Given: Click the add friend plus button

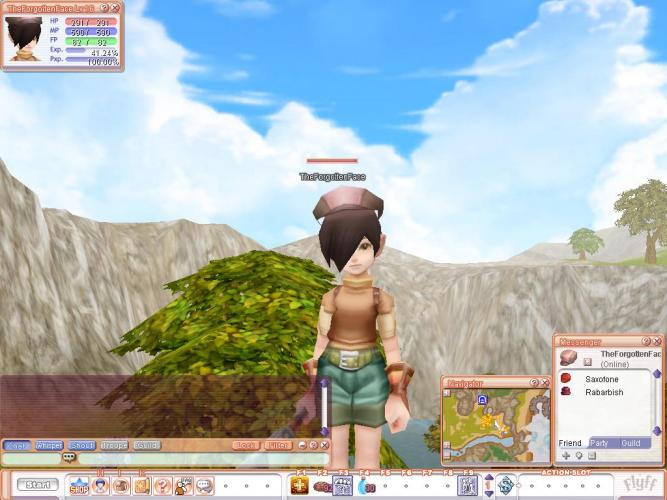Looking at the screenshot, I should pyautogui.click(x=565, y=455).
